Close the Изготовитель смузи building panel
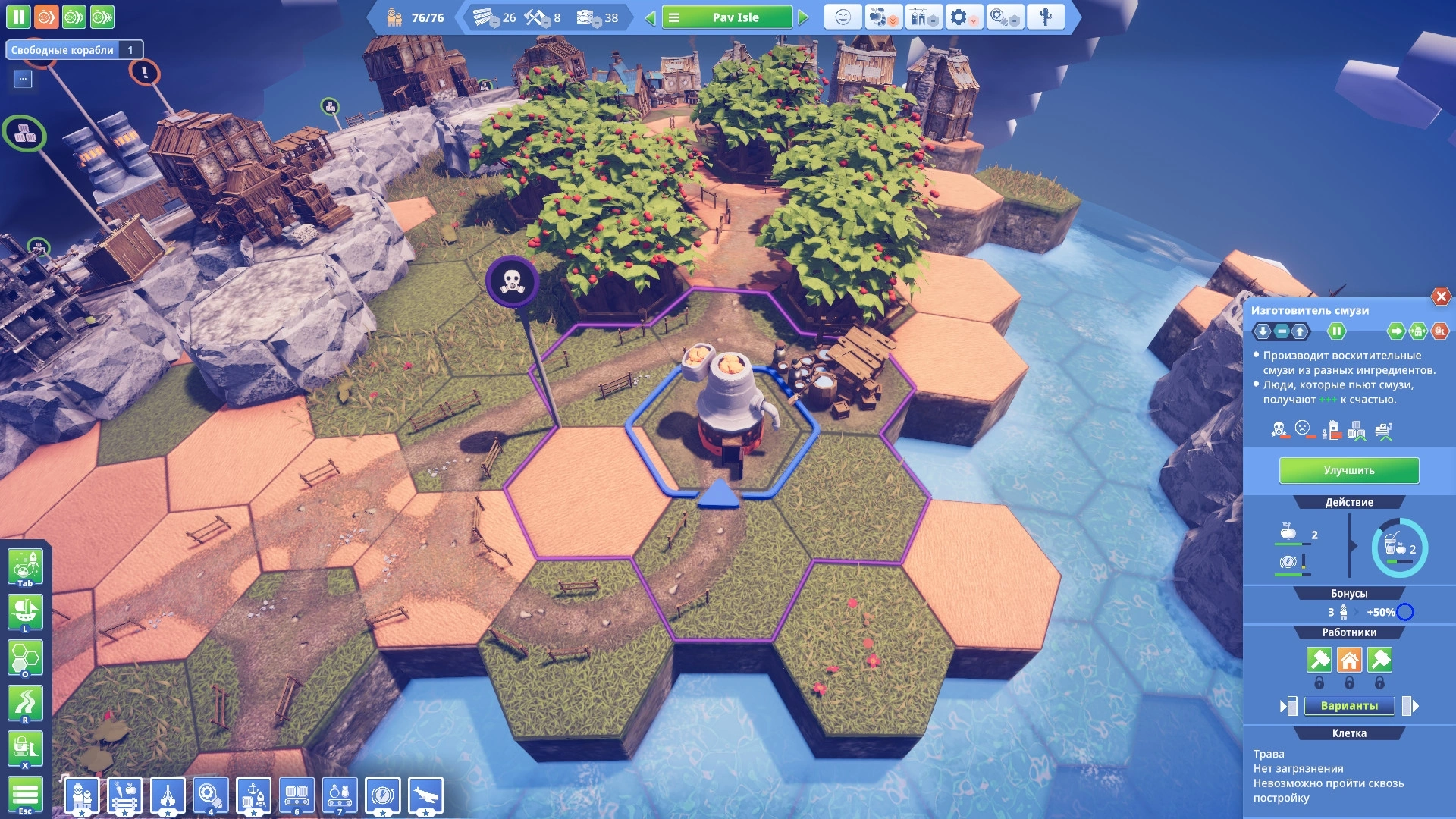The width and height of the screenshot is (1456, 819). tap(1441, 297)
